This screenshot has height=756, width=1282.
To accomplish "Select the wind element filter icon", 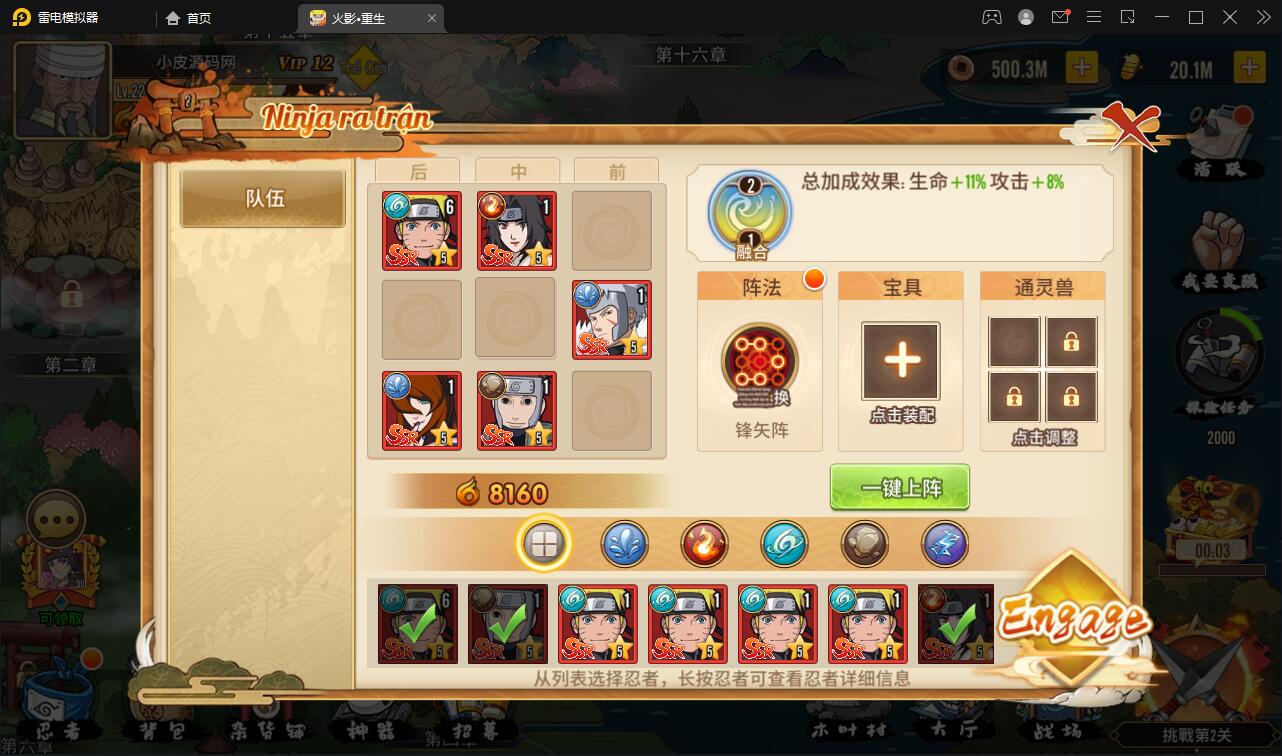I will [x=784, y=545].
